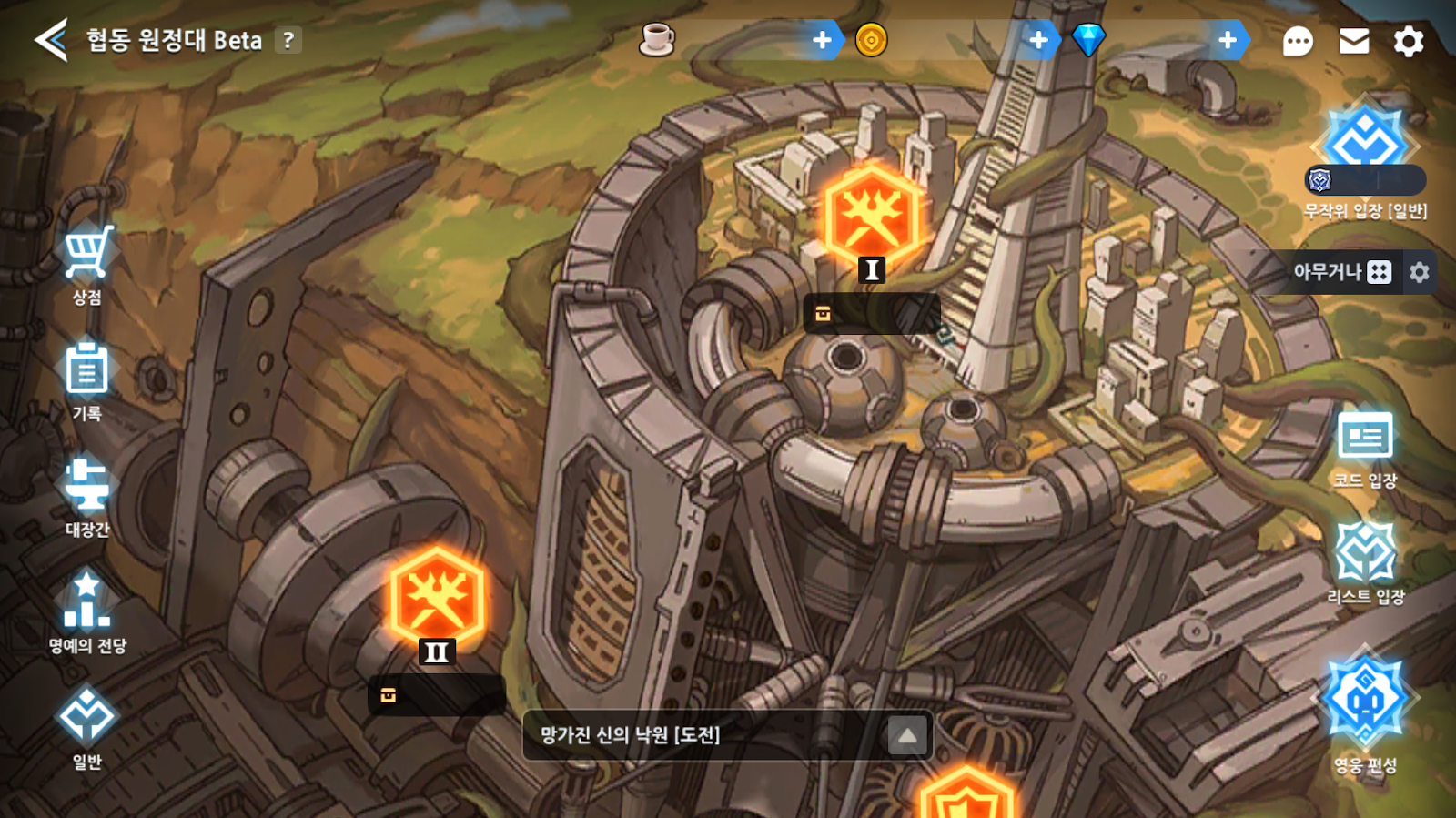Open the chat speech bubble

click(1298, 41)
